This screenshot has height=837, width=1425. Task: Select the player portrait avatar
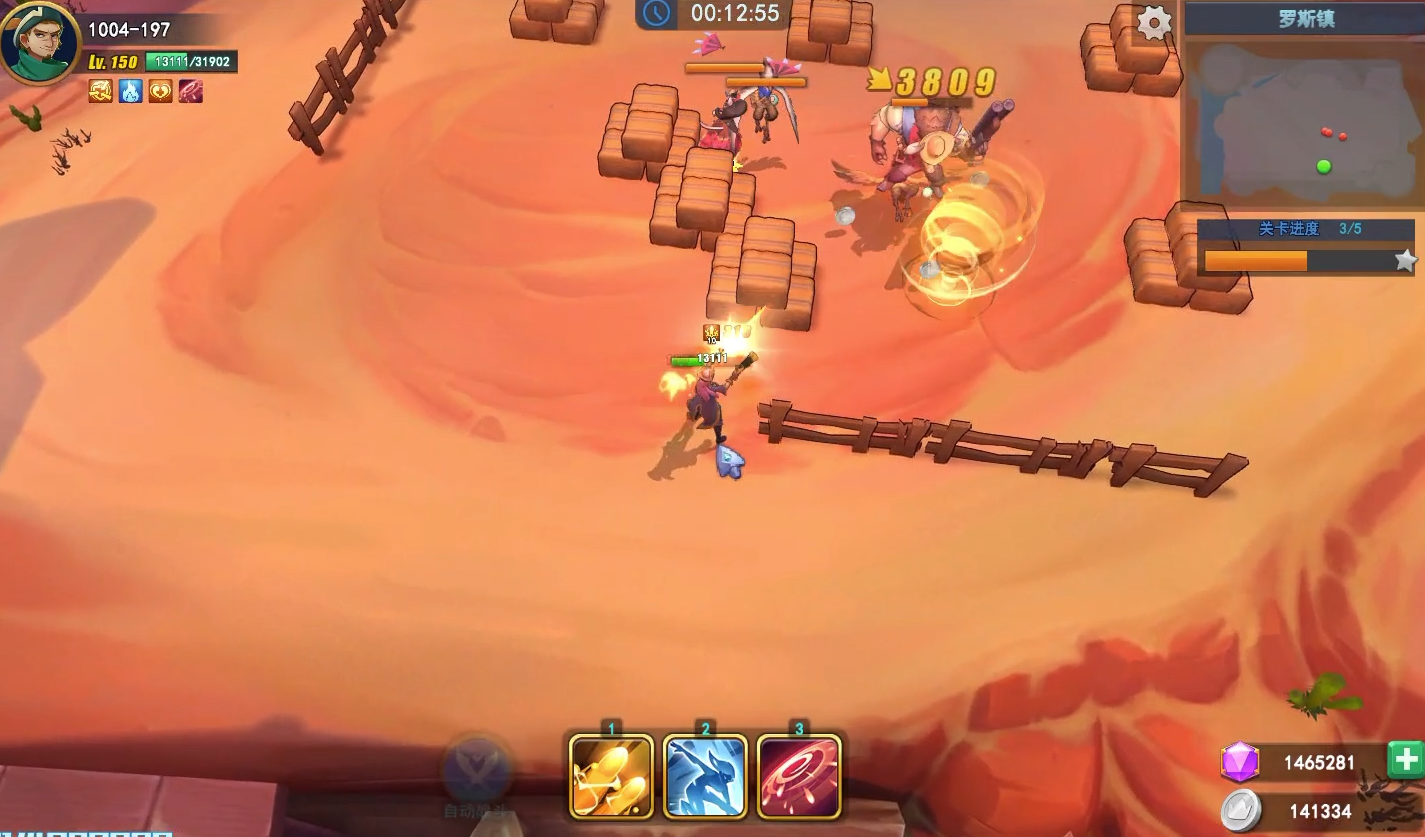pos(40,42)
